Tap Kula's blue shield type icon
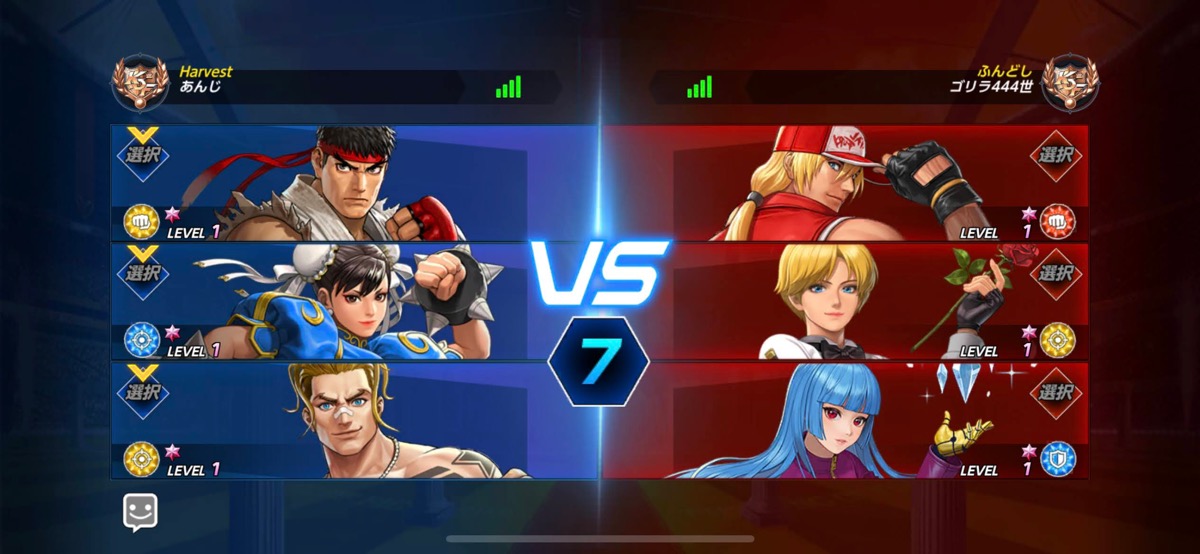 tap(1057, 458)
